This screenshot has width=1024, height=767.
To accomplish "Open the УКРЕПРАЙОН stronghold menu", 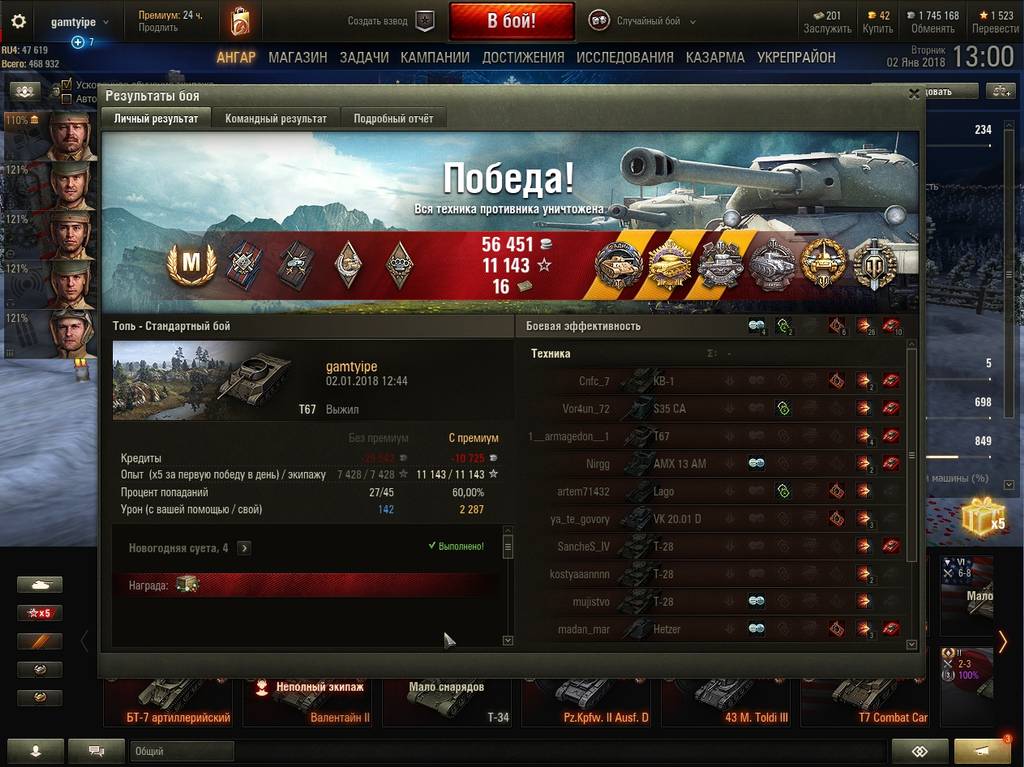I will (796, 58).
